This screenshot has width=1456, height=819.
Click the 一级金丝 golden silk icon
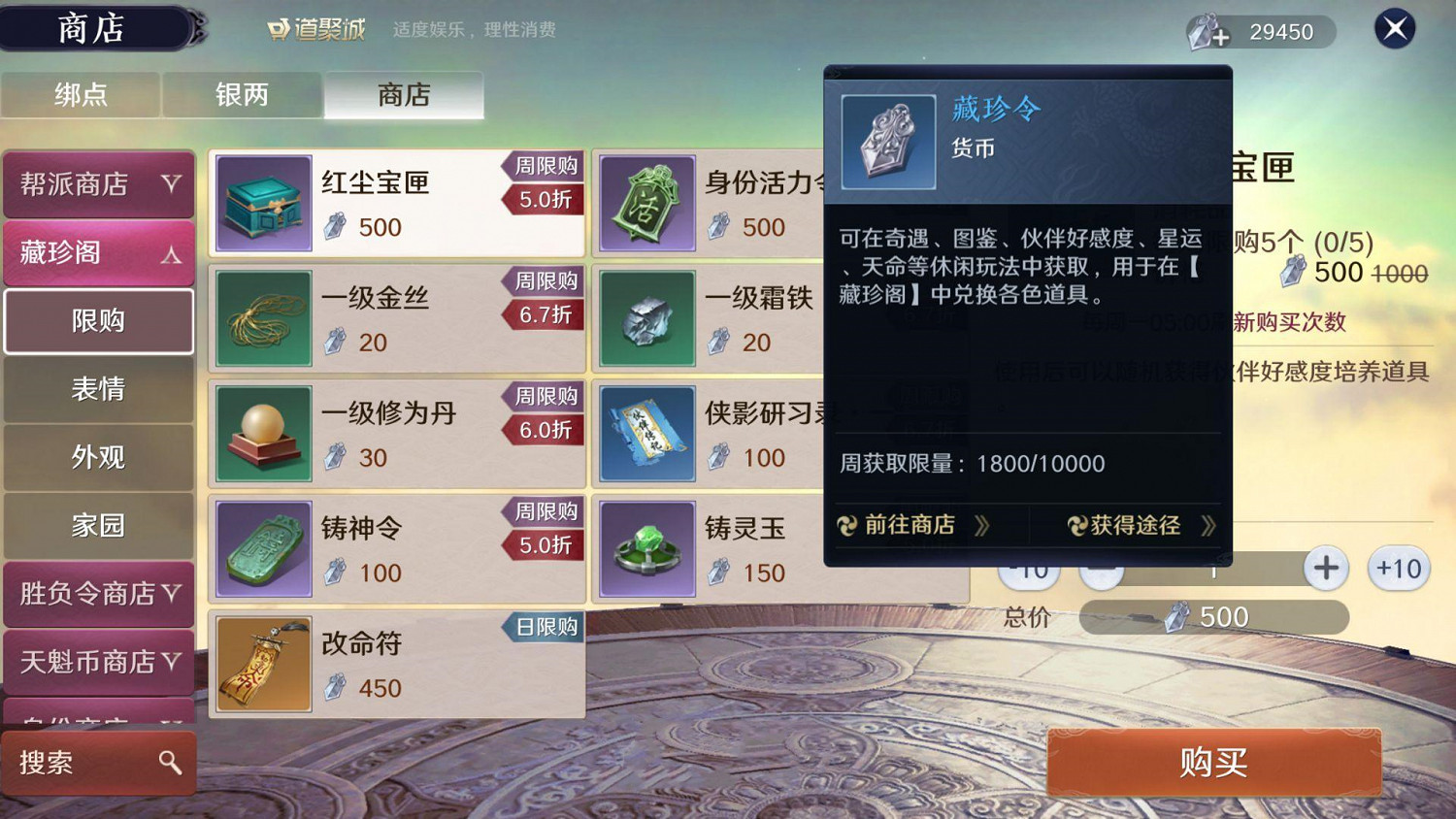(262, 317)
